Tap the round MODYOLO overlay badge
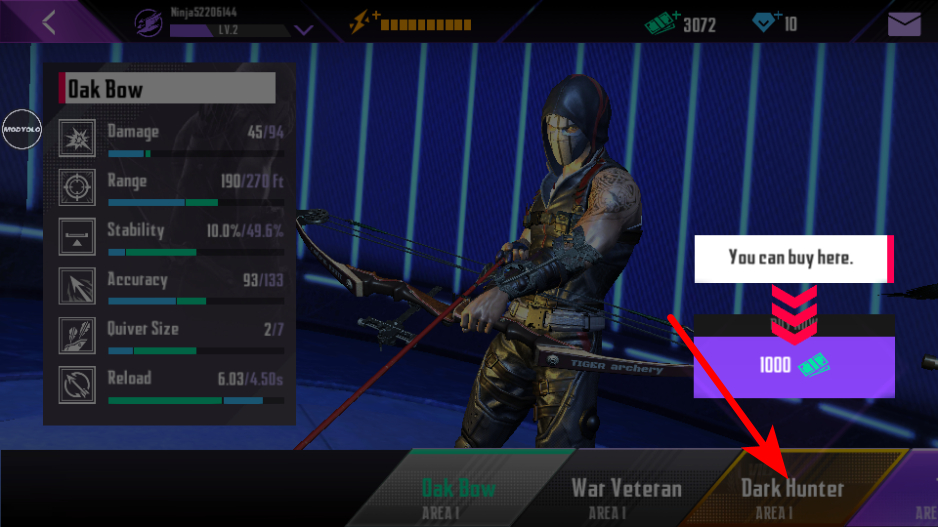This screenshot has height=527, width=938. [21, 130]
